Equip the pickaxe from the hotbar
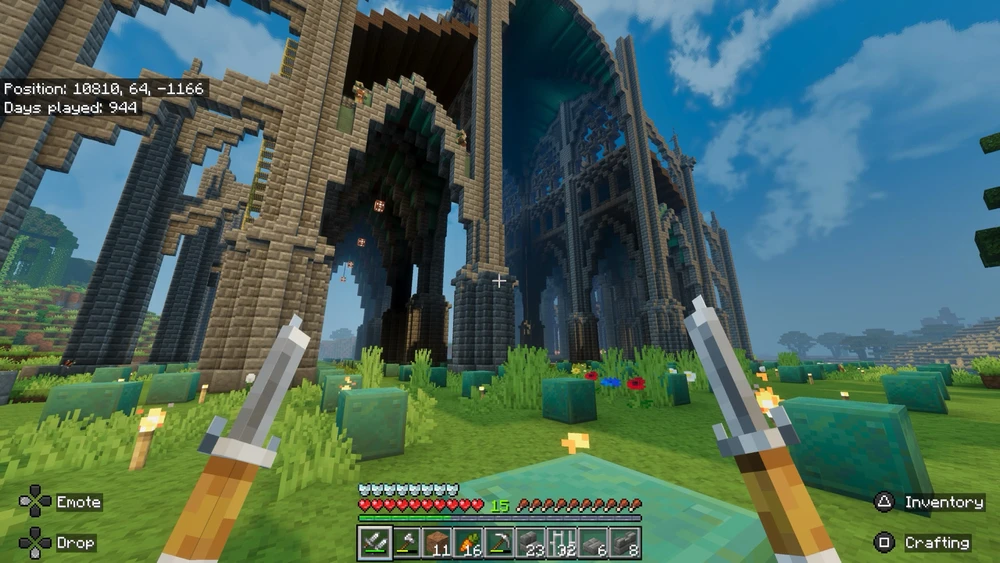The height and width of the screenshot is (563, 1000). coord(499,543)
